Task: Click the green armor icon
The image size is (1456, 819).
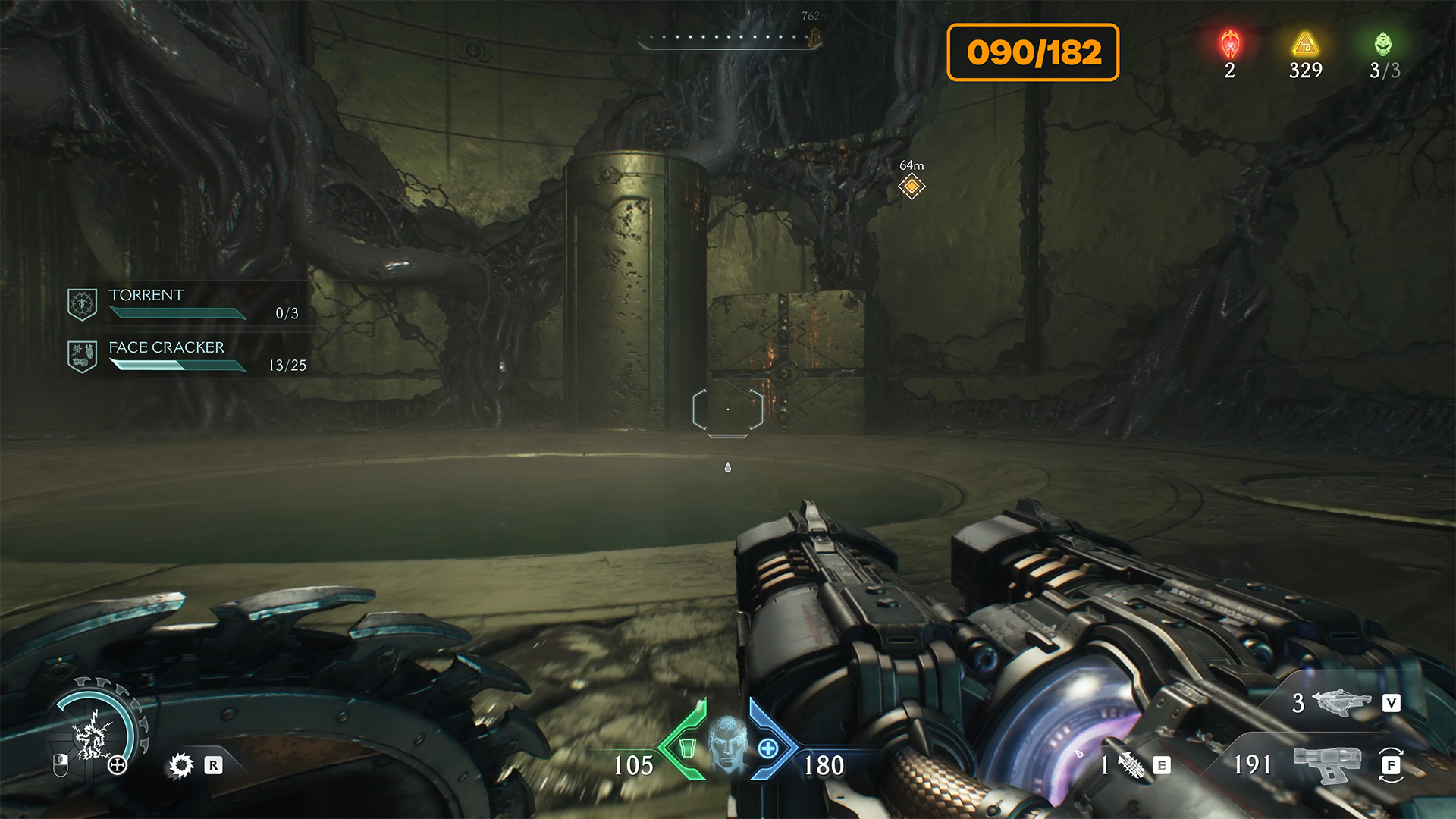Action: coord(687,748)
